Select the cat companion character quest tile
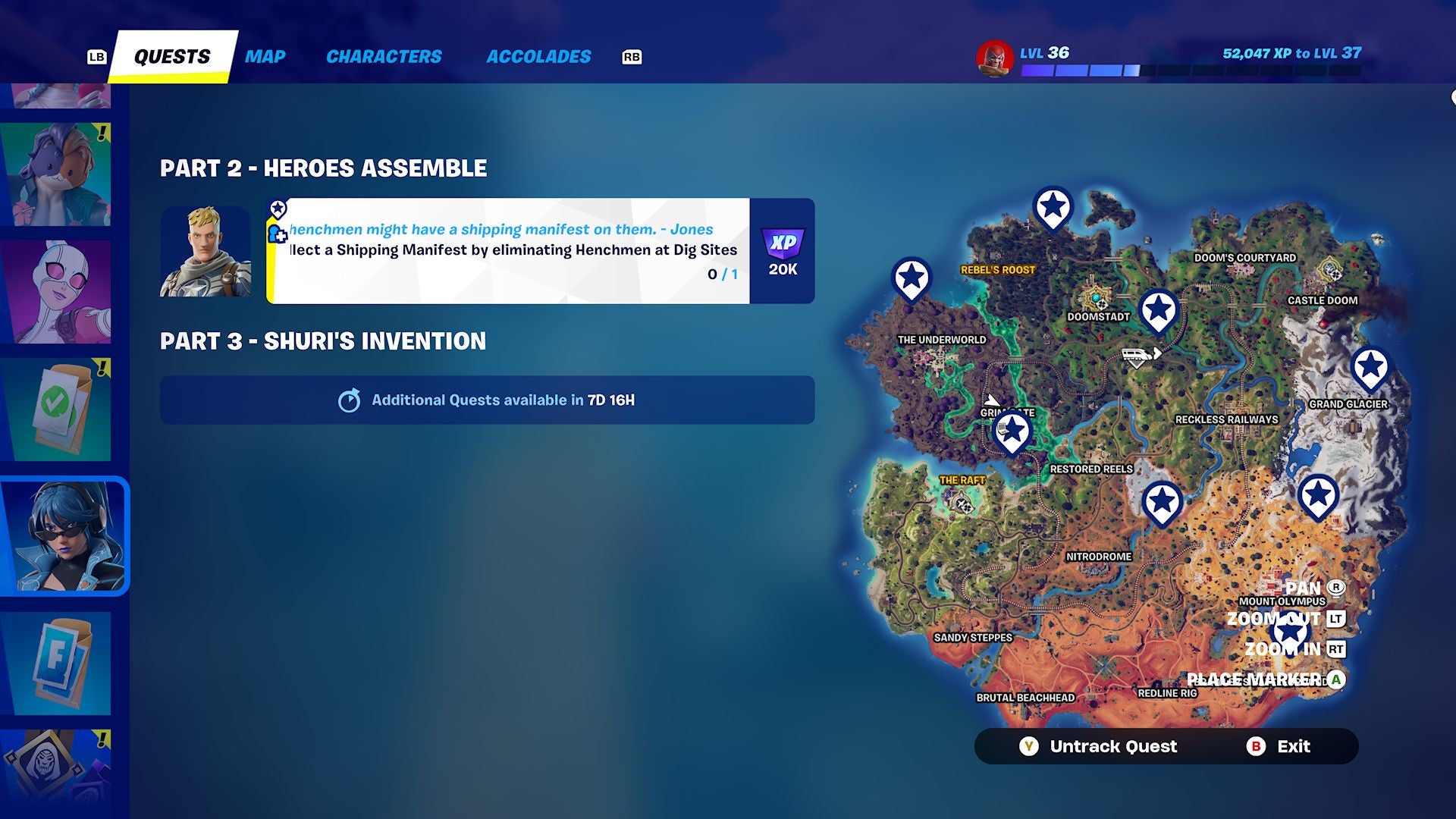1456x819 pixels. click(57, 174)
